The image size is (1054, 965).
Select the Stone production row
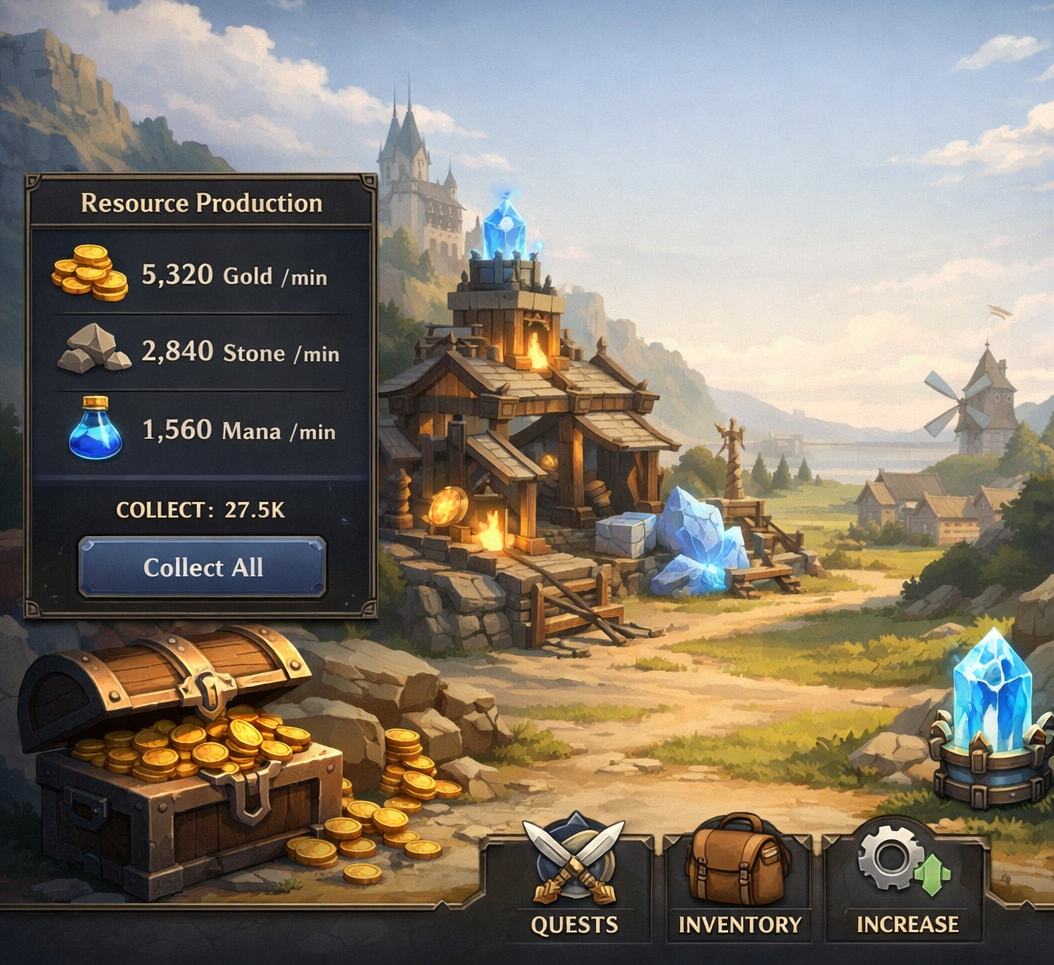coord(200,351)
